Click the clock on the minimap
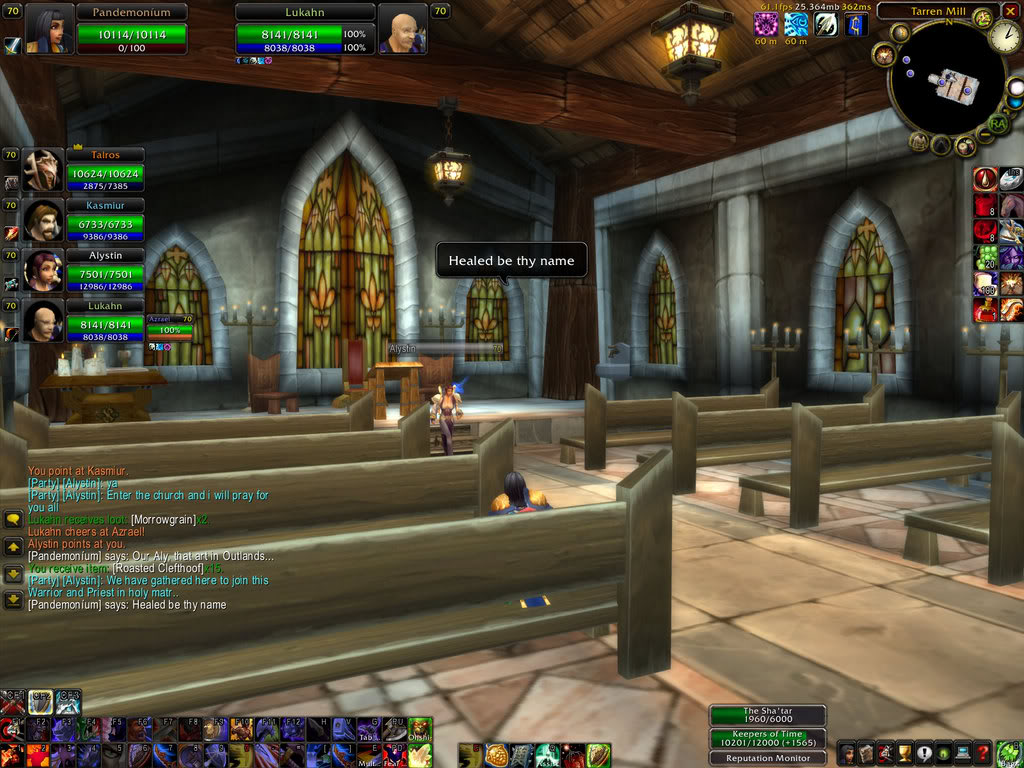The image size is (1024, 768). [x=1004, y=37]
